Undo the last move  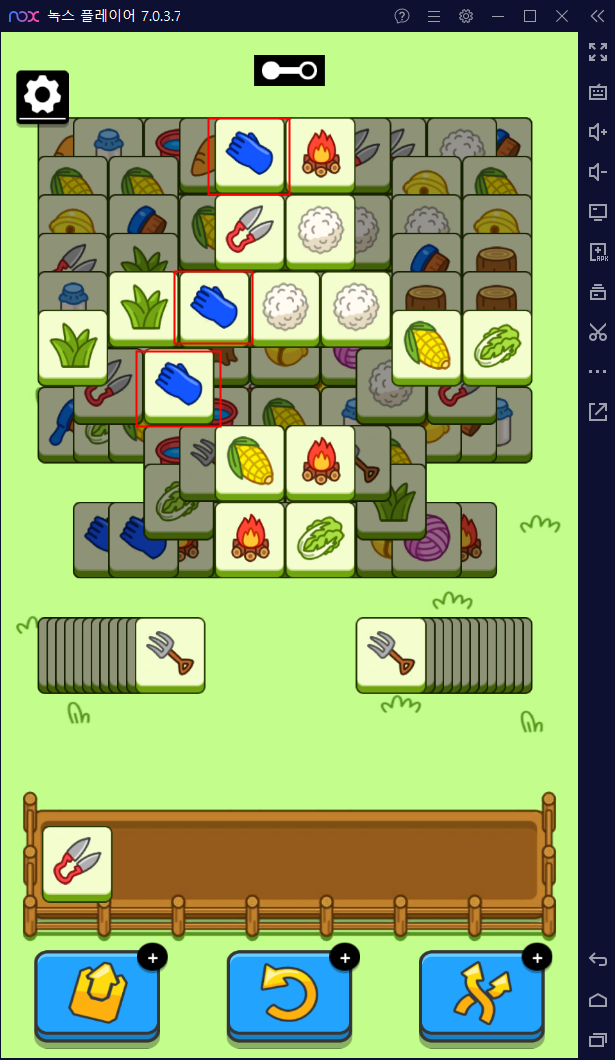289,994
